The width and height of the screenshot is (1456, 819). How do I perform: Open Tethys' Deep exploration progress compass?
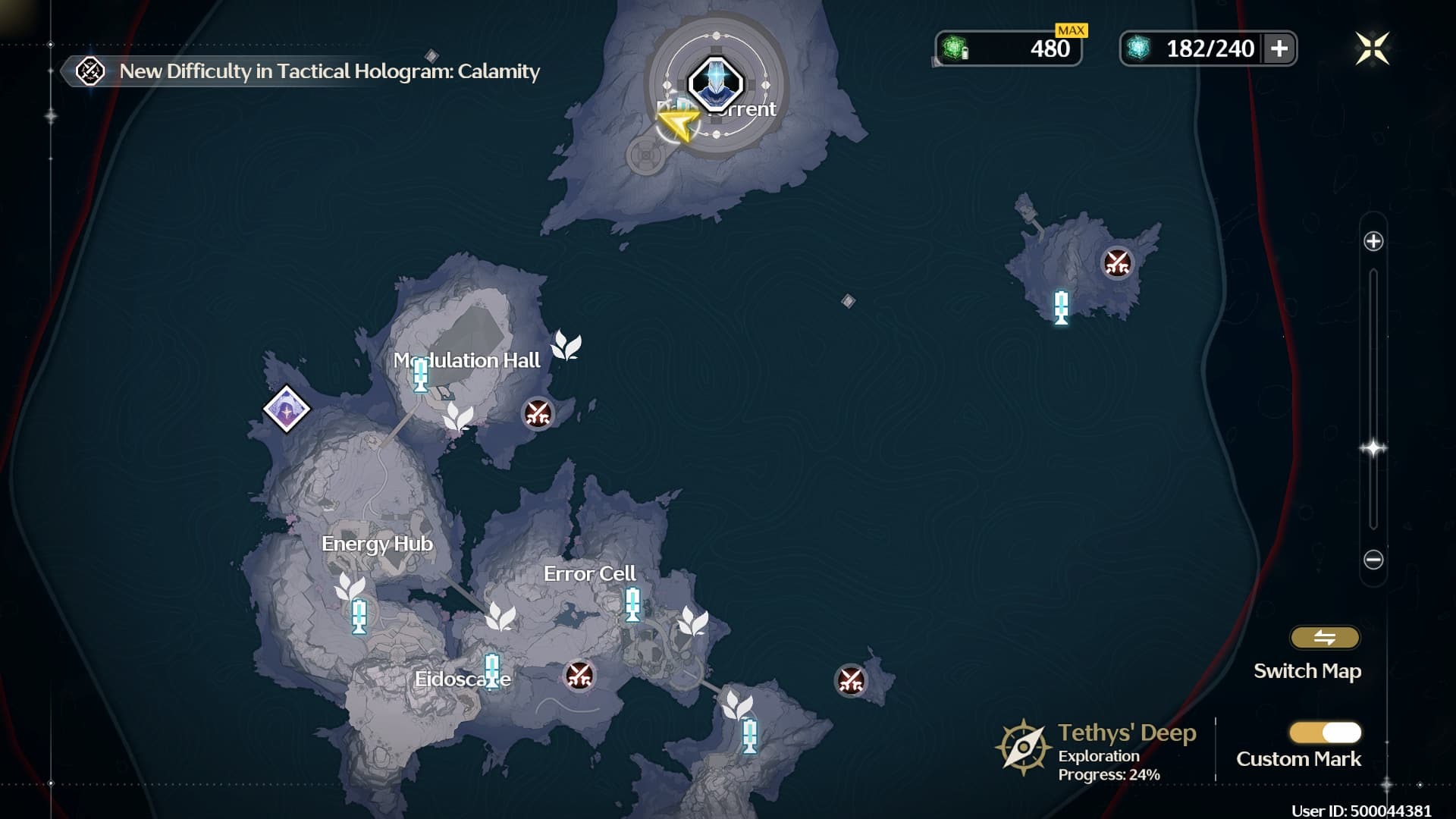[x=1023, y=748]
